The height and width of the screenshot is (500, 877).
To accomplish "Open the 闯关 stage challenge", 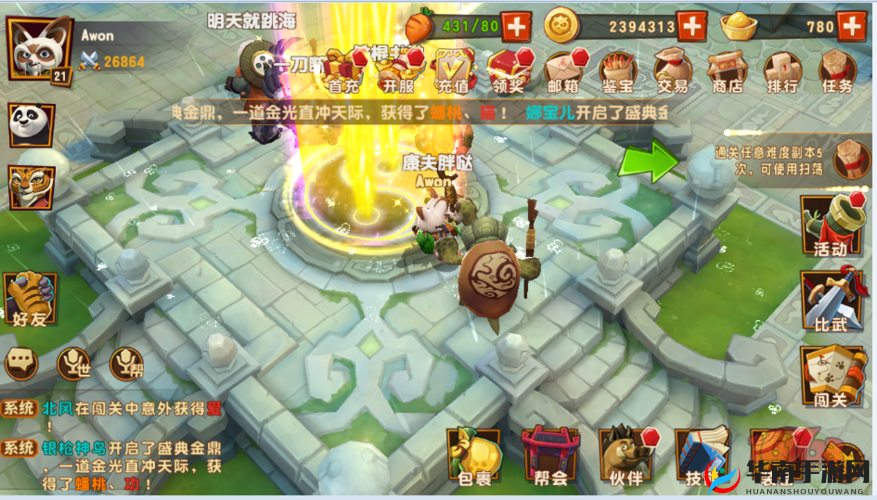I will [x=831, y=377].
